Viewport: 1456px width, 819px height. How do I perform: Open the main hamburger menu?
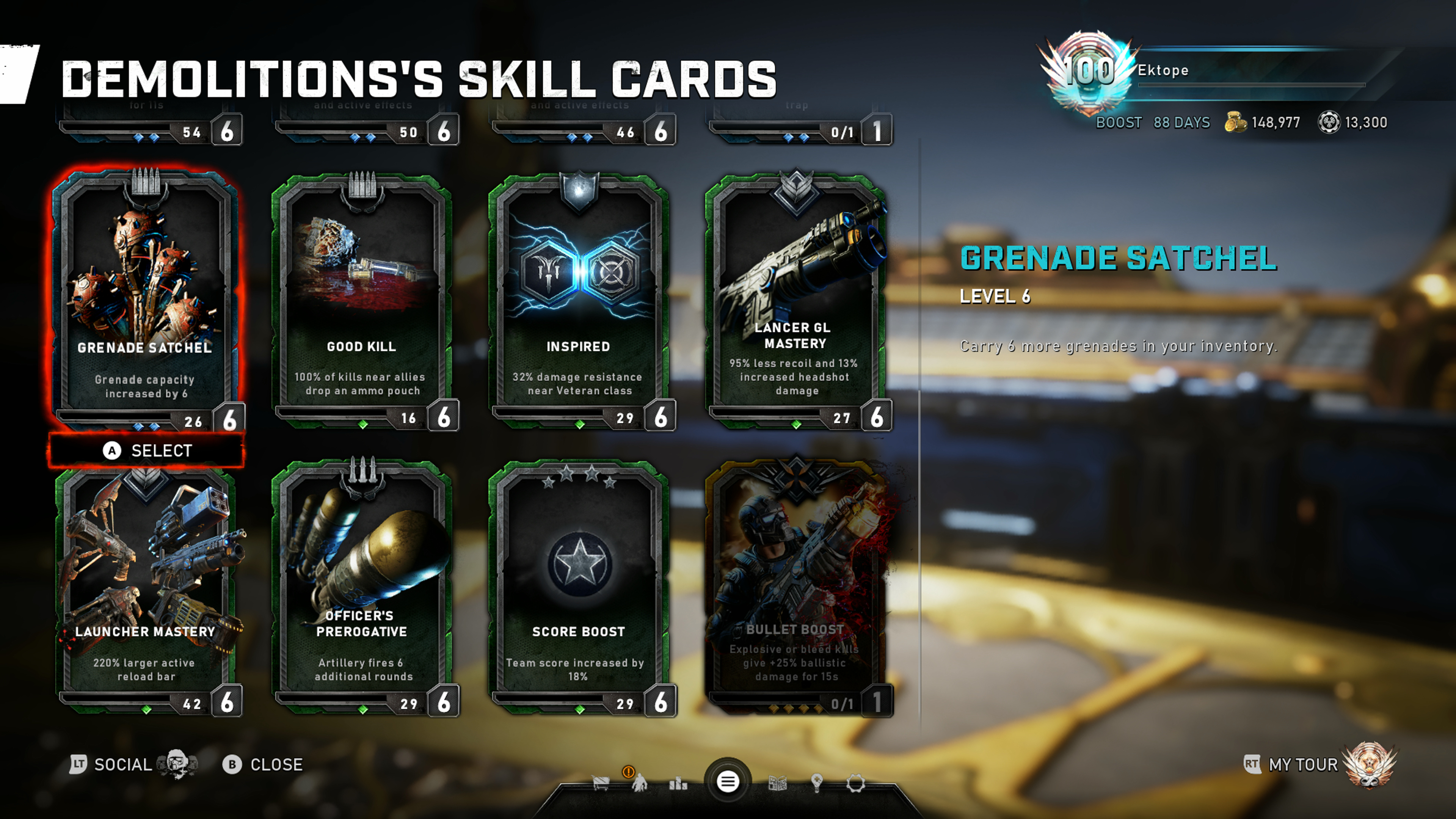tap(728, 782)
